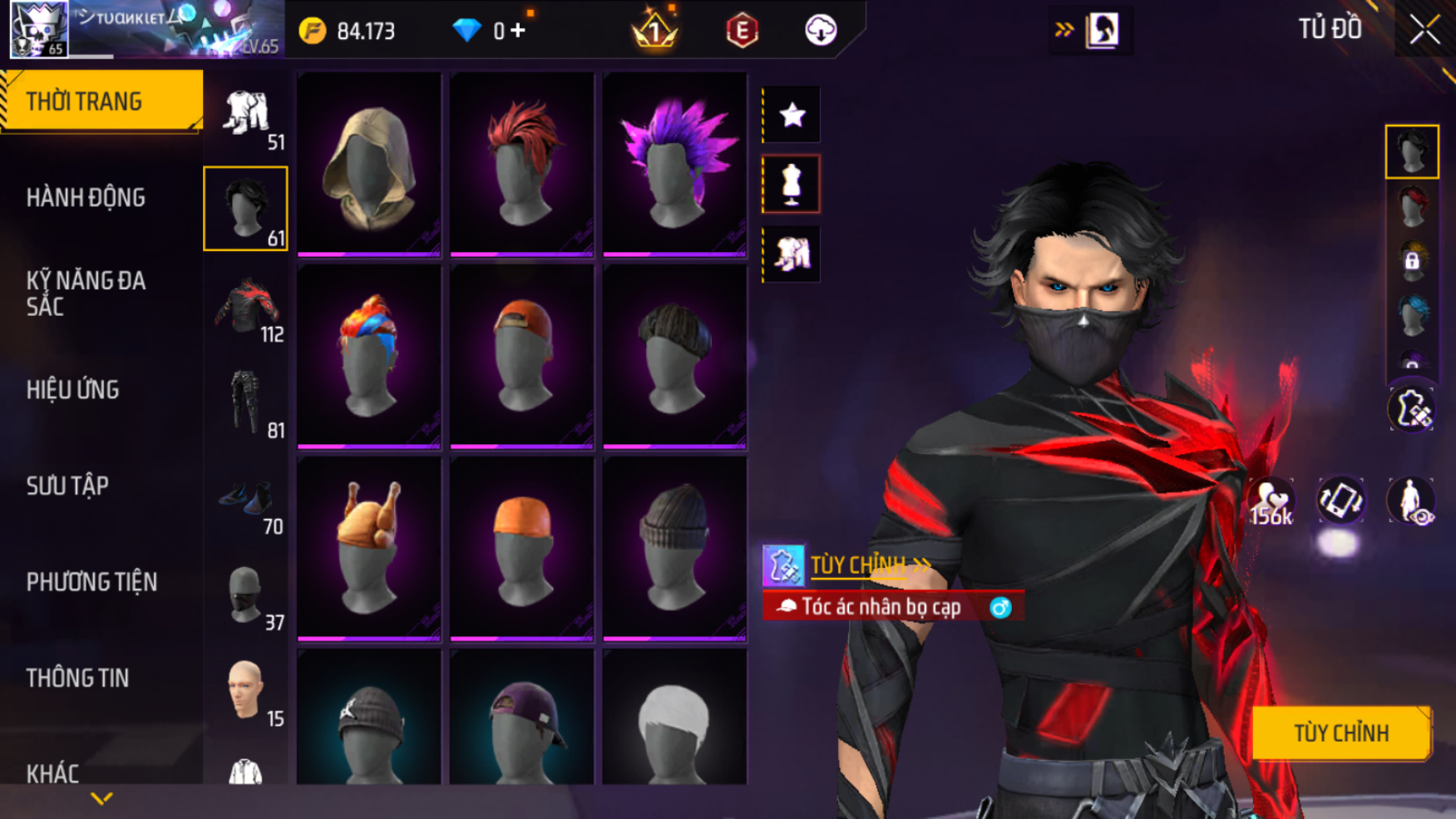Open the Thông Tin tab
Image resolution: width=1456 pixels, height=819 pixels.
click(x=77, y=678)
